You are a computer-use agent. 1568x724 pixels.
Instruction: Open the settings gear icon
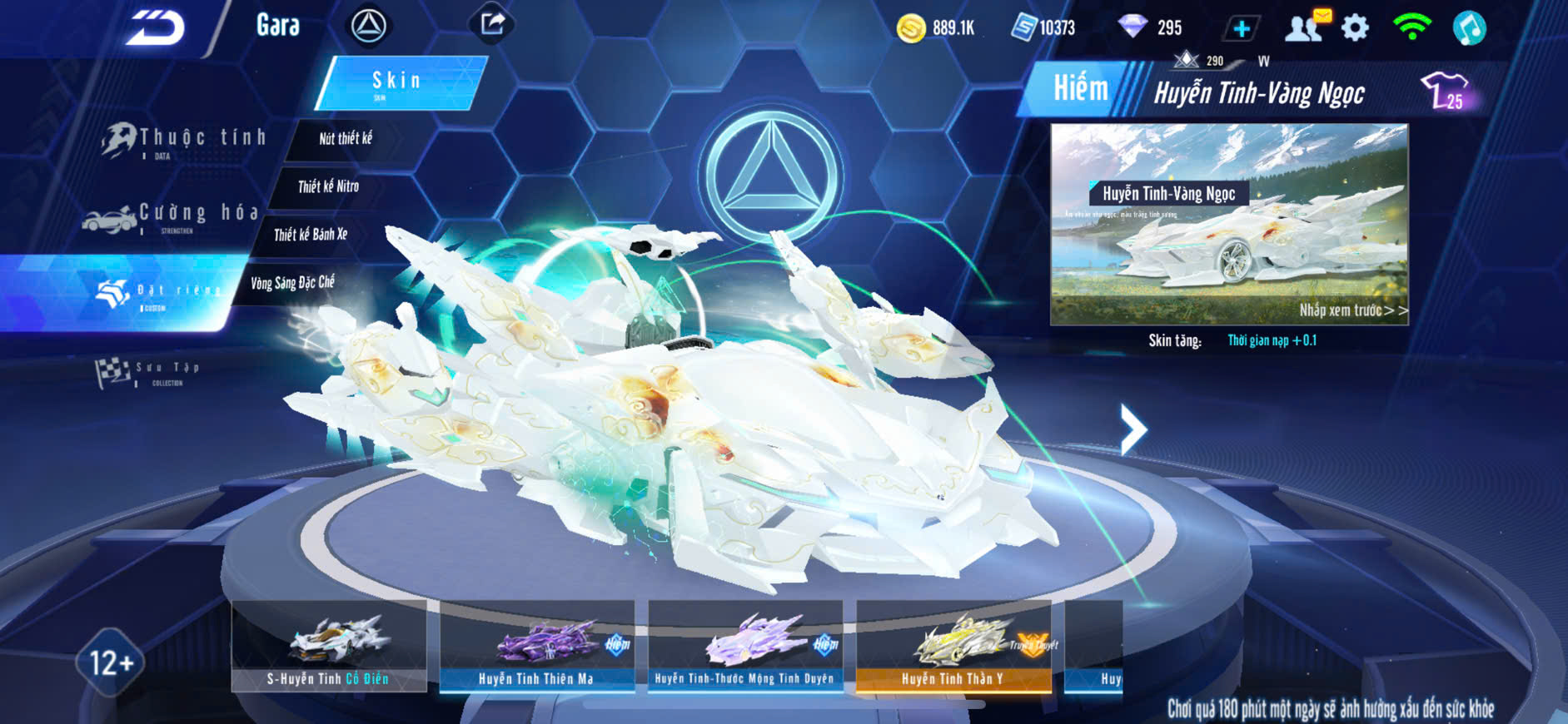click(1356, 28)
